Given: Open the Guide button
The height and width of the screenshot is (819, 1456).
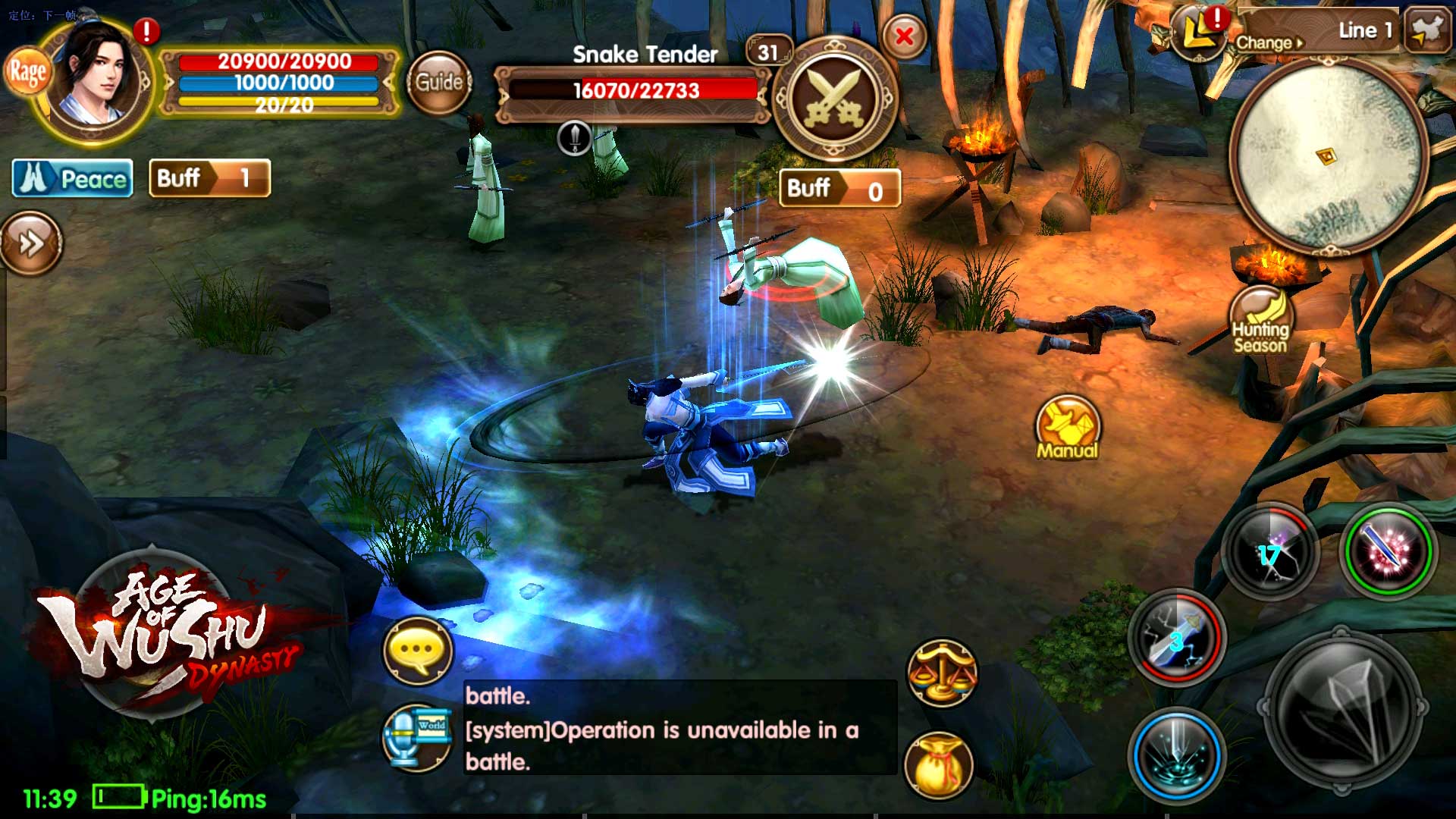Looking at the screenshot, I should (x=439, y=82).
